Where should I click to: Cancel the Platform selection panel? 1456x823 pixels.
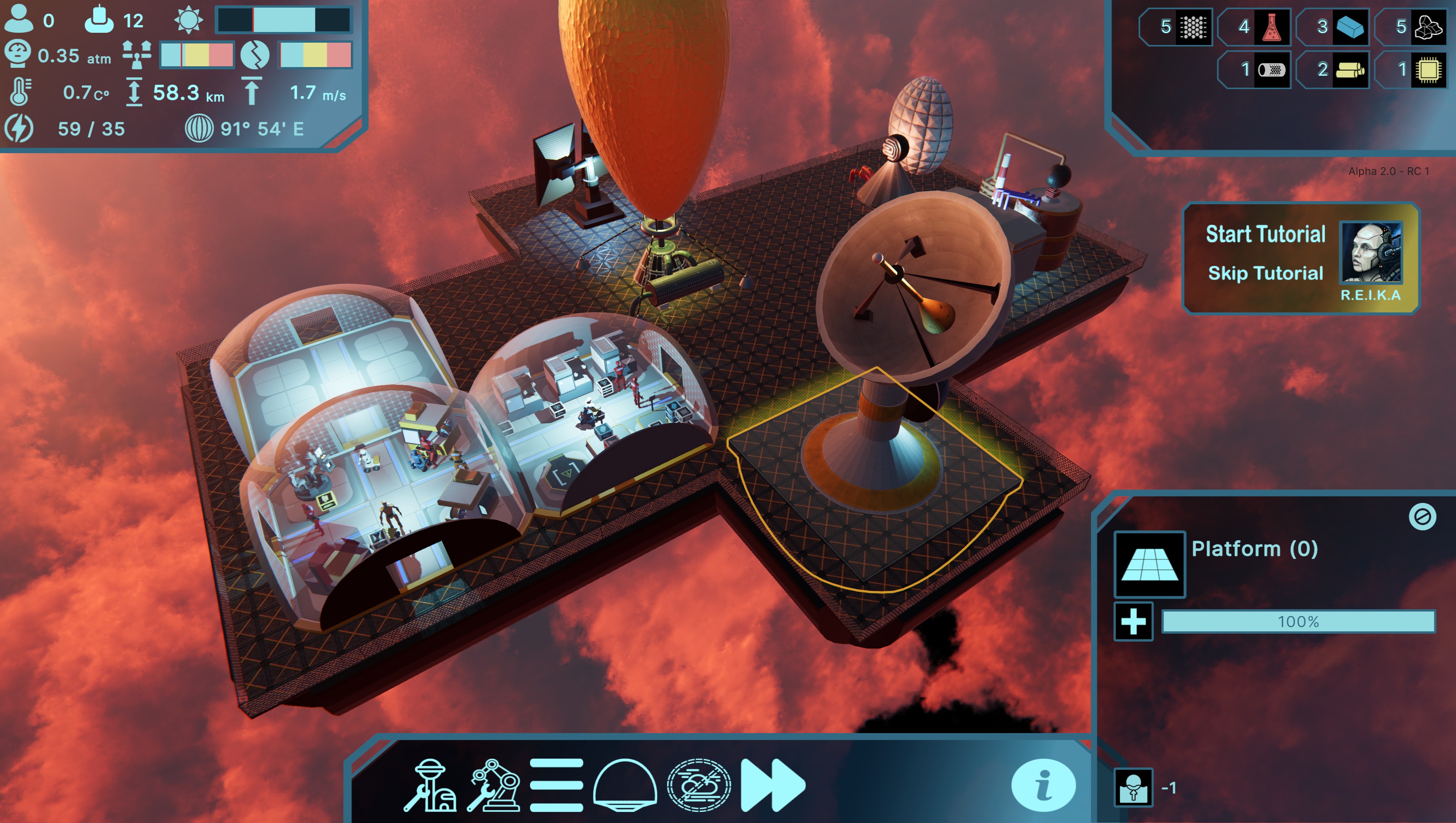(x=1422, y=516)
